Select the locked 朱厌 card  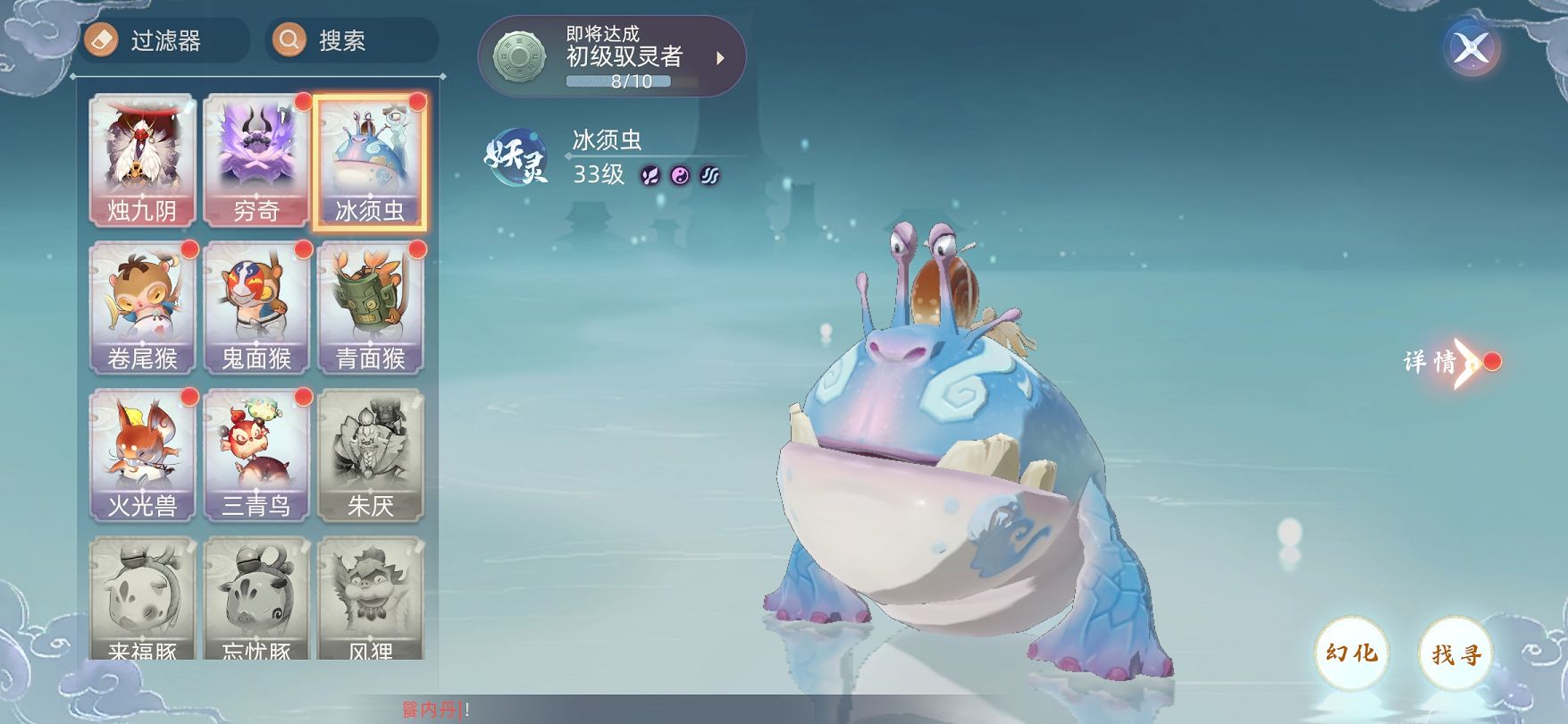370,456
